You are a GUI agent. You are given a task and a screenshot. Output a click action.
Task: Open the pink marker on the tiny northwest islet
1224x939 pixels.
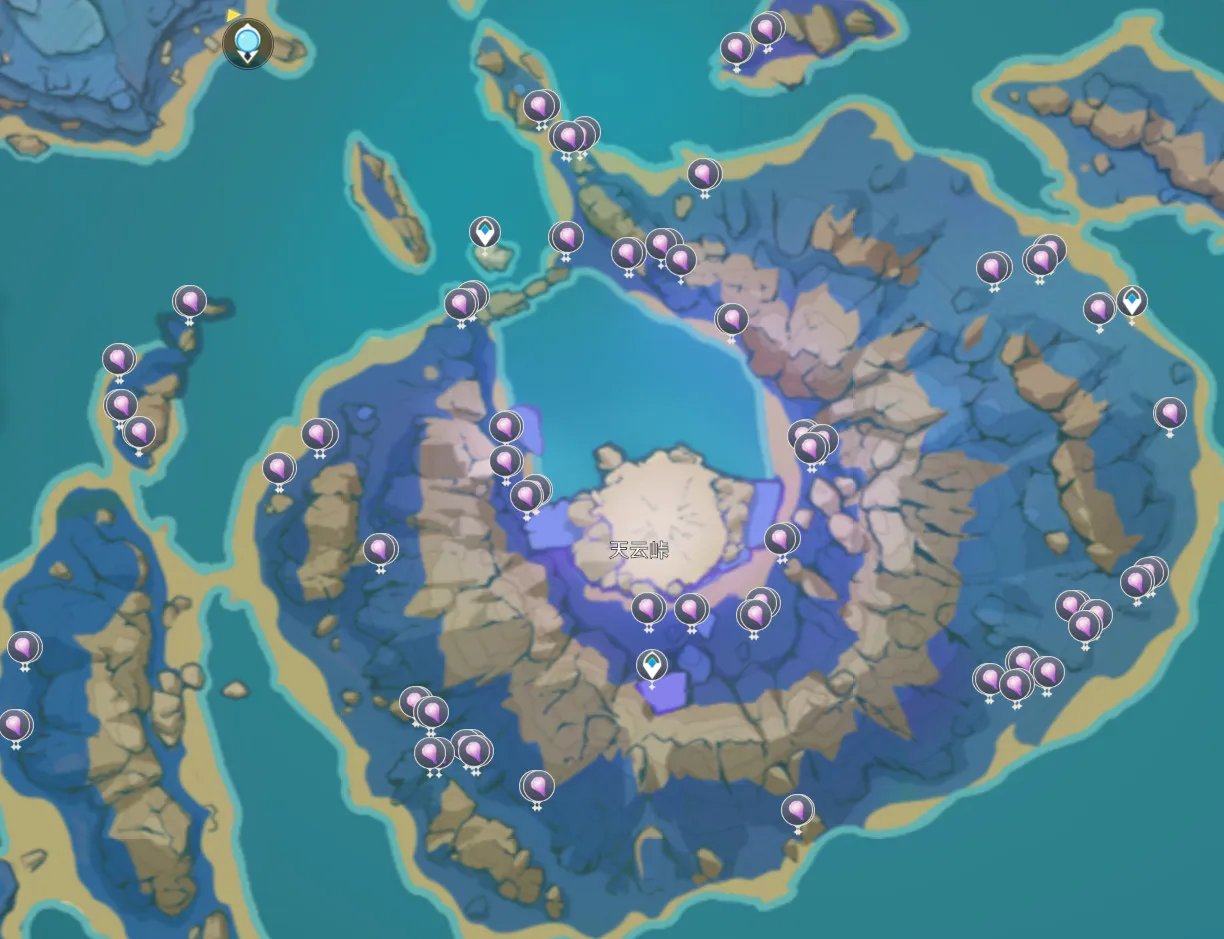pos(190,301)
